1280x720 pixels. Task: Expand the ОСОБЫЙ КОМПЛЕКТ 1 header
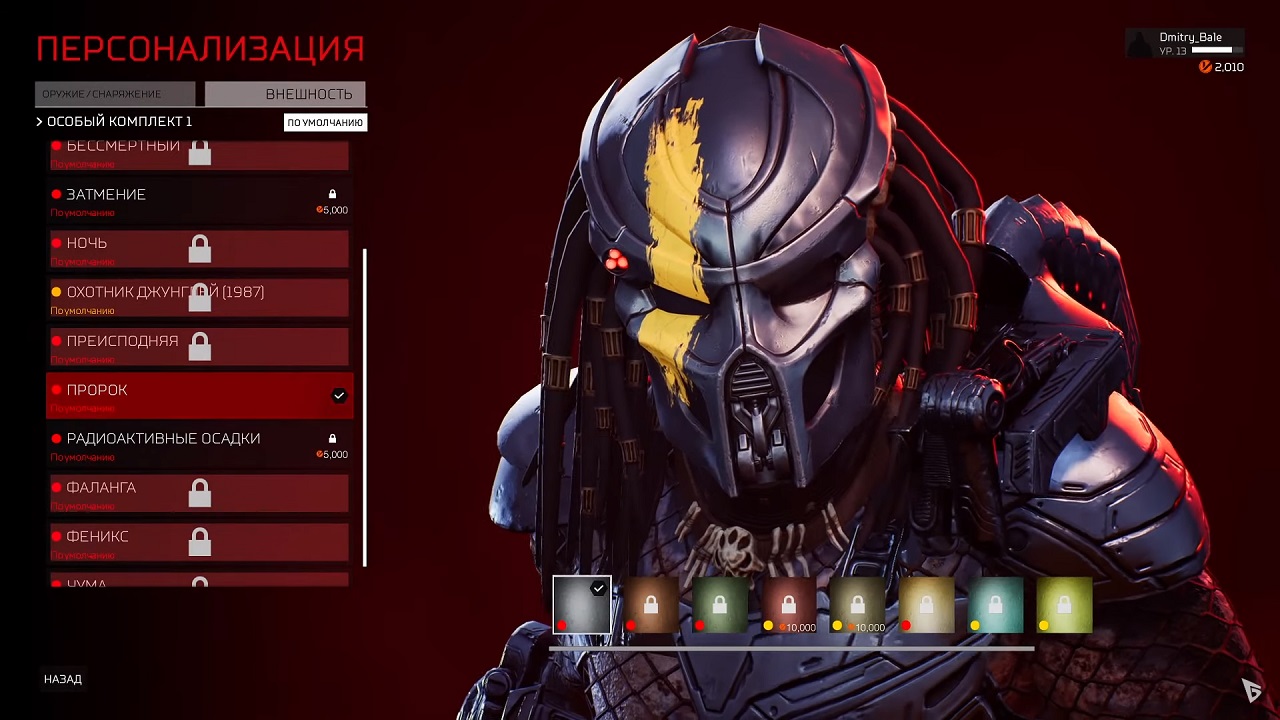[114, 122]
